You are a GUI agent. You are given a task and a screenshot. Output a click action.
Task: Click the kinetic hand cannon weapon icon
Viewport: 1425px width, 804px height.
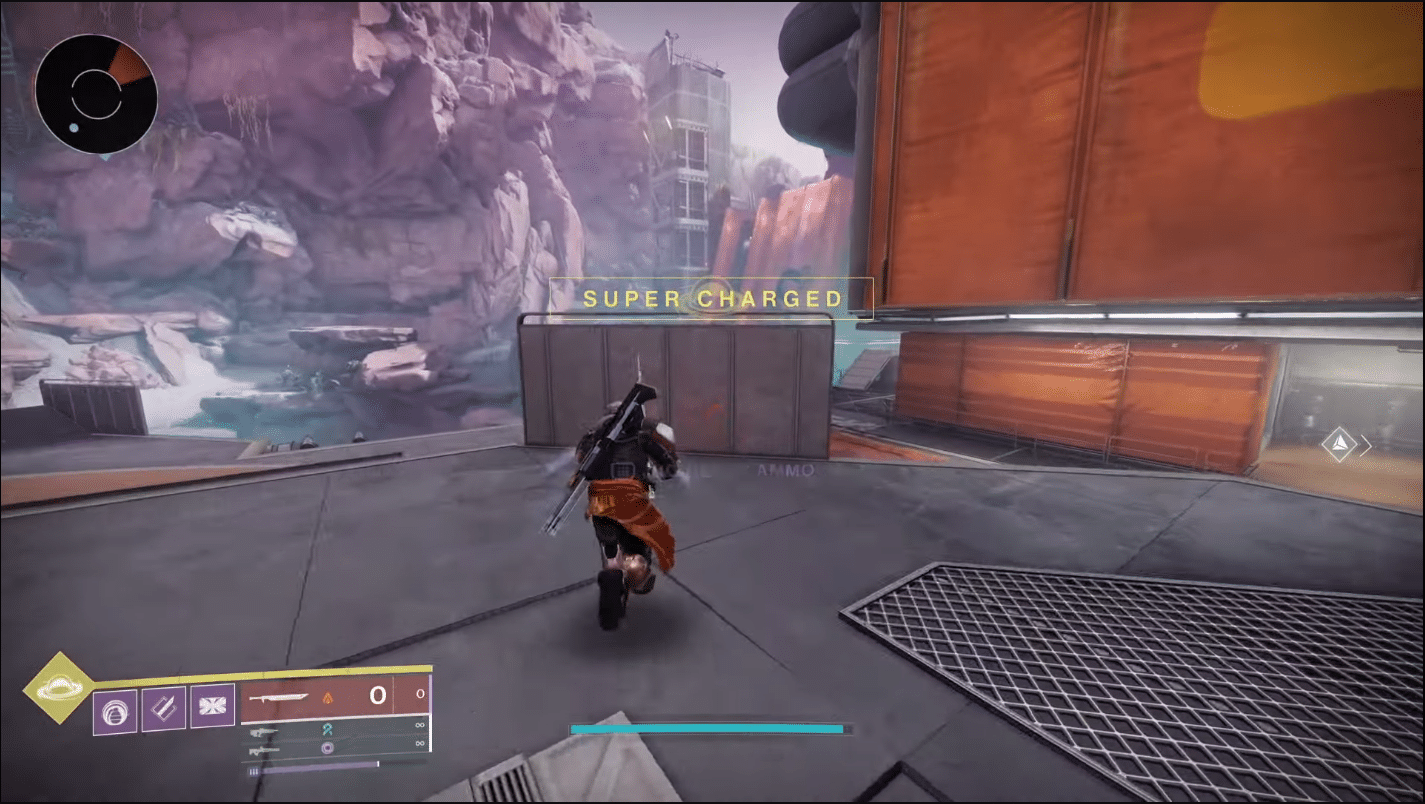[264, 731]
